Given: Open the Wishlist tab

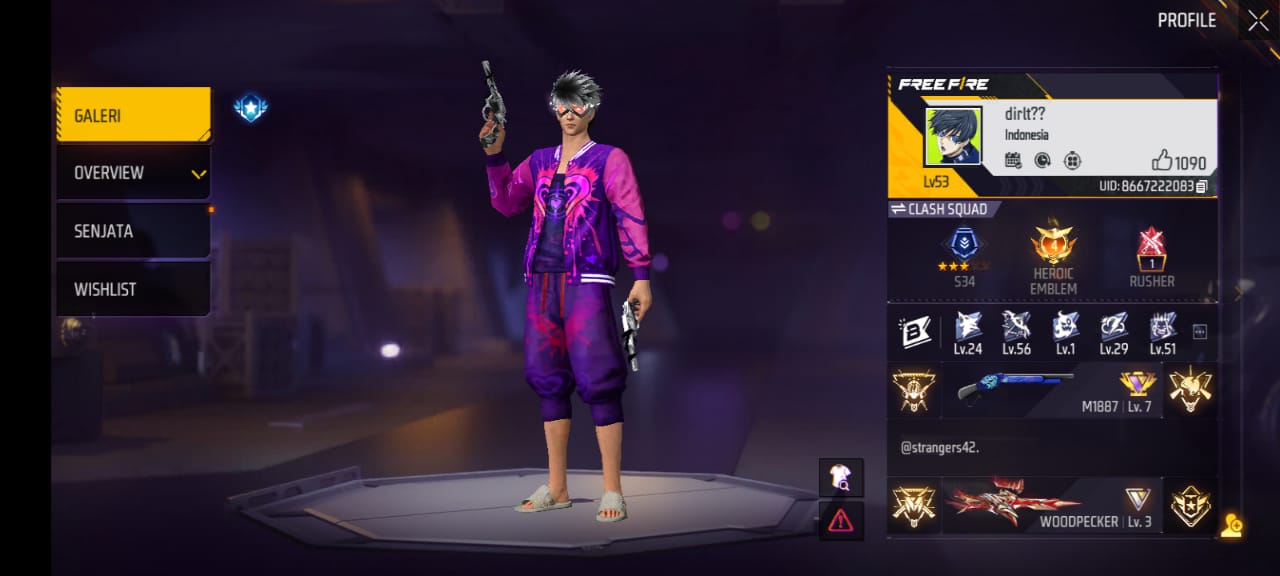Looking at the screenshot, I should click(133, 289).
